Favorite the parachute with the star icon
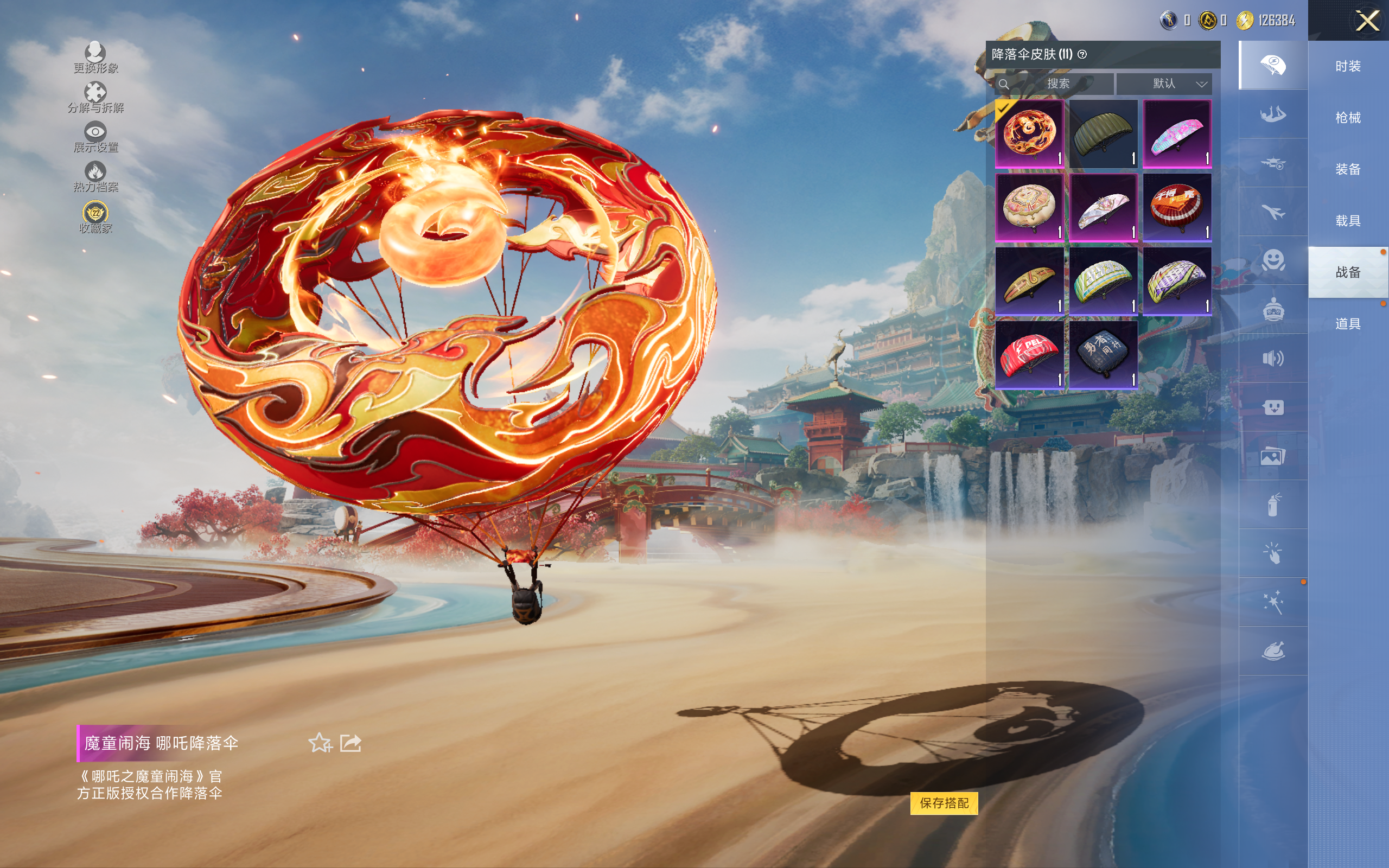The width and height of the screenshot is (1389, 868). coord(320,743)
